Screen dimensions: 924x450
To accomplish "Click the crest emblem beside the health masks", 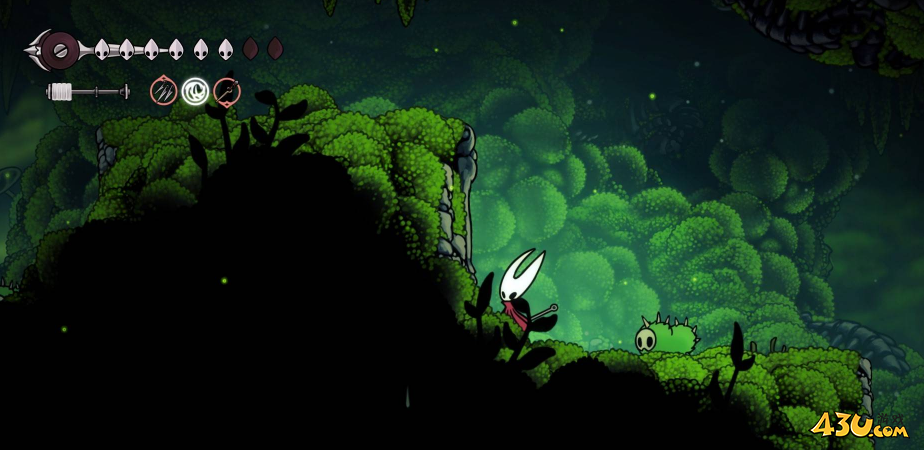I will point(58,47).
